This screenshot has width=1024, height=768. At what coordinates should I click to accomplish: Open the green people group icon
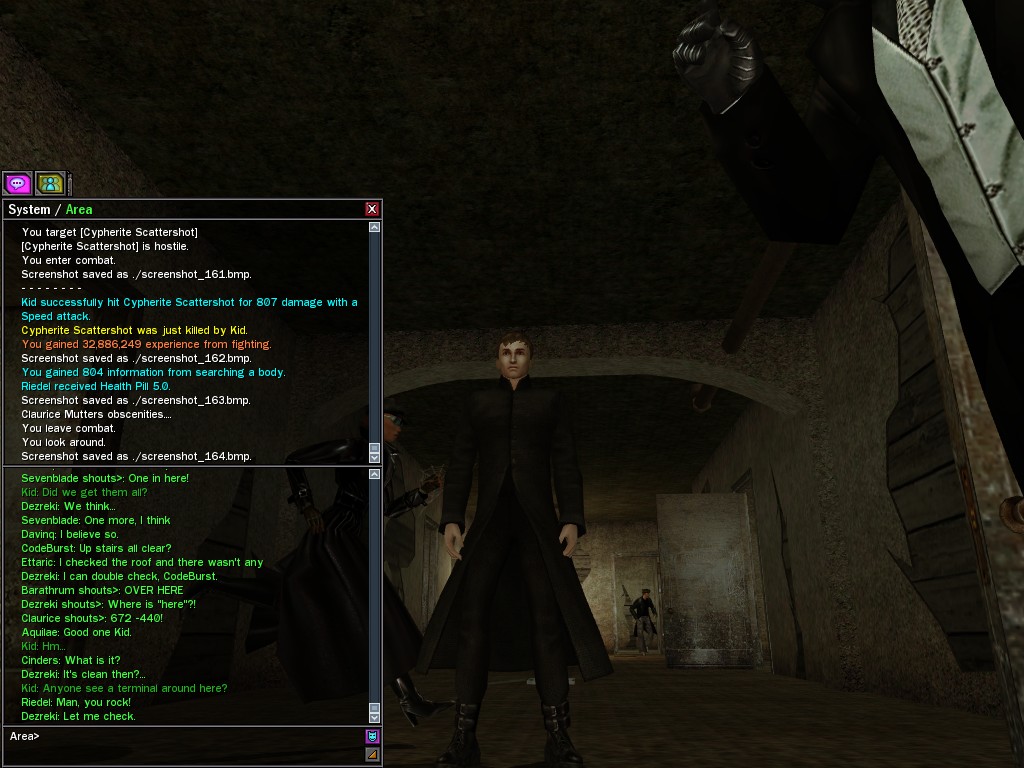pyautogui.click(x=50, y=183)
